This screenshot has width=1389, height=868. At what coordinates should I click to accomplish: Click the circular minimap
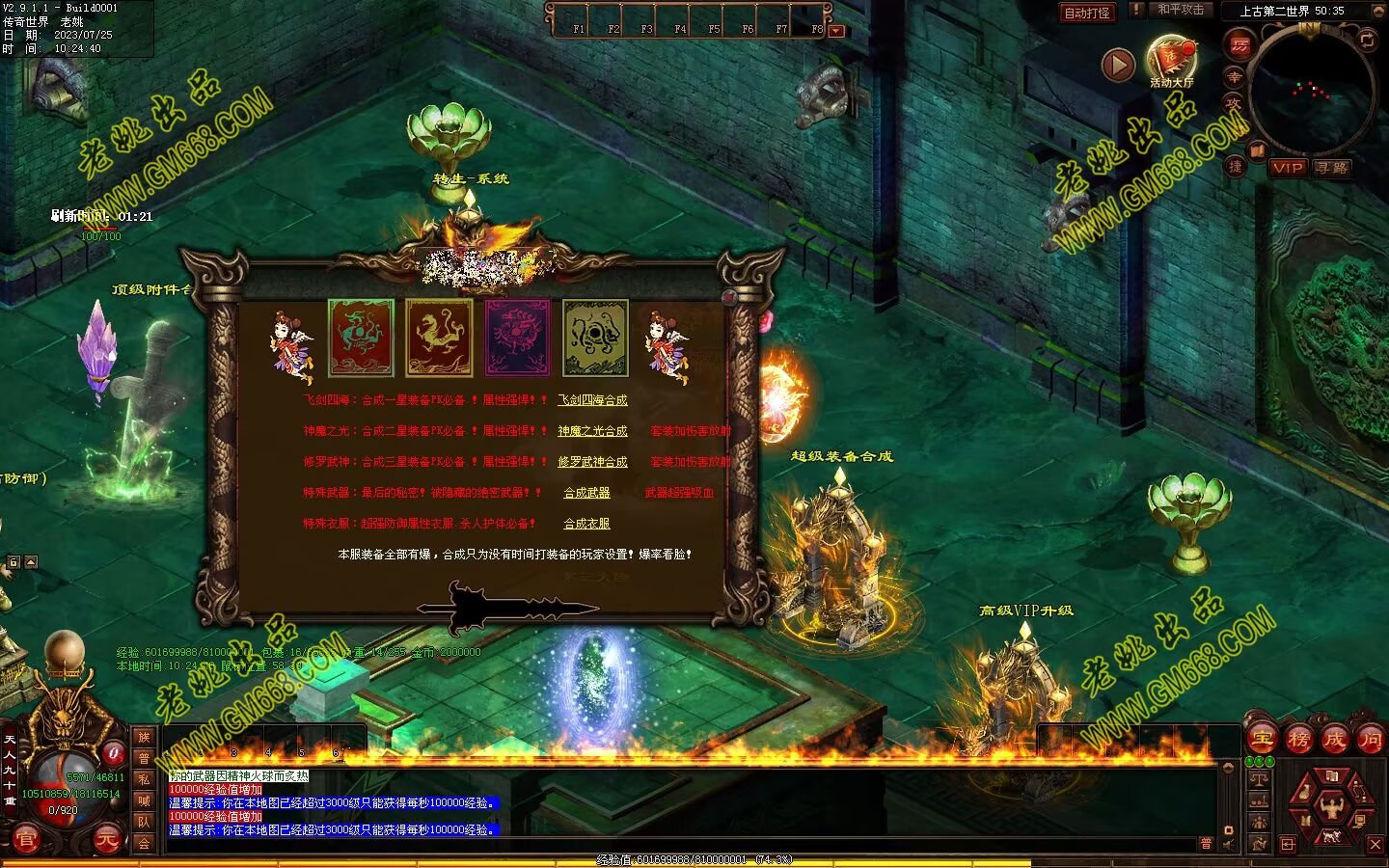point(1310,89)
